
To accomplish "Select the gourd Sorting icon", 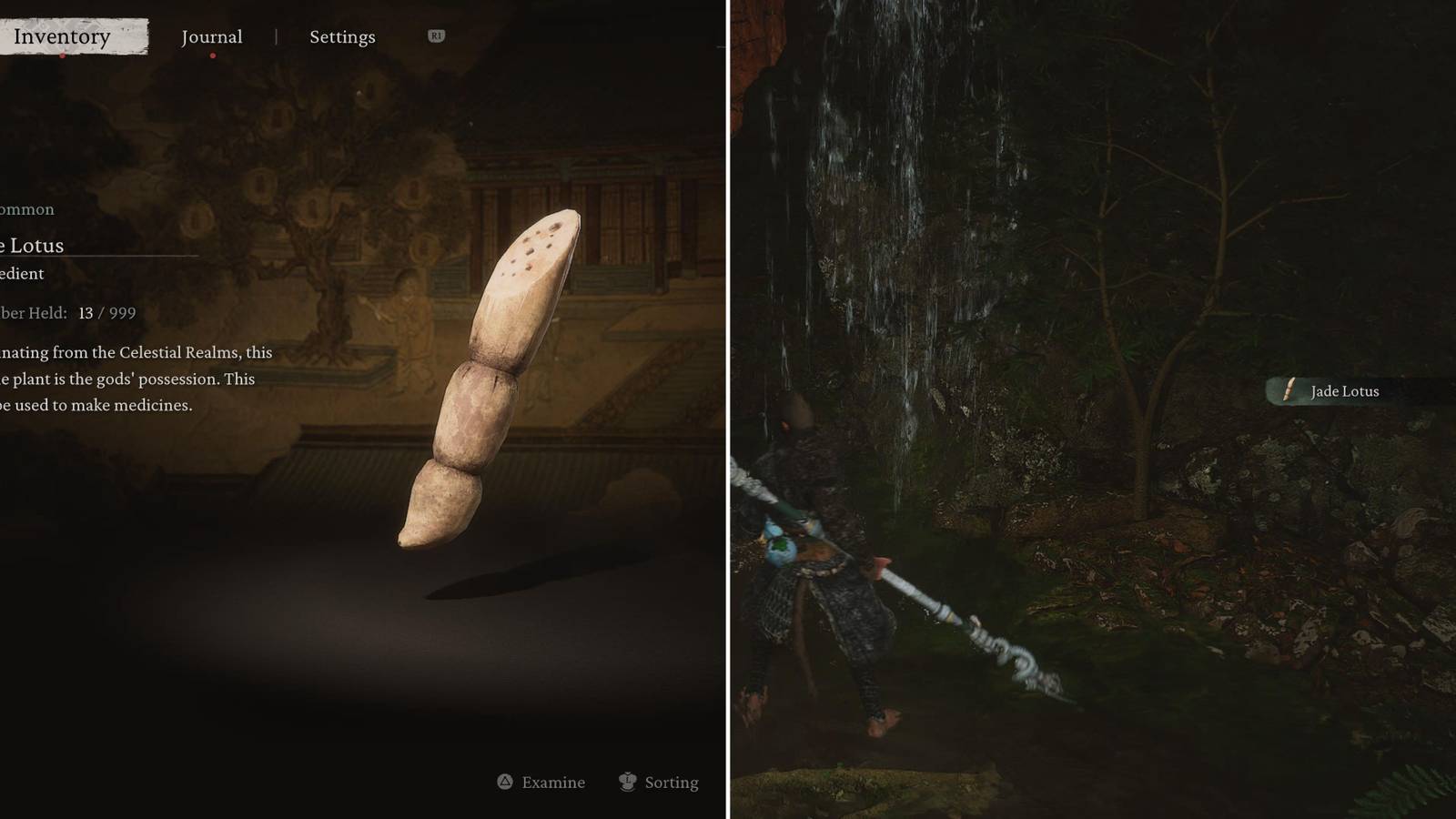I will point(627,782).
